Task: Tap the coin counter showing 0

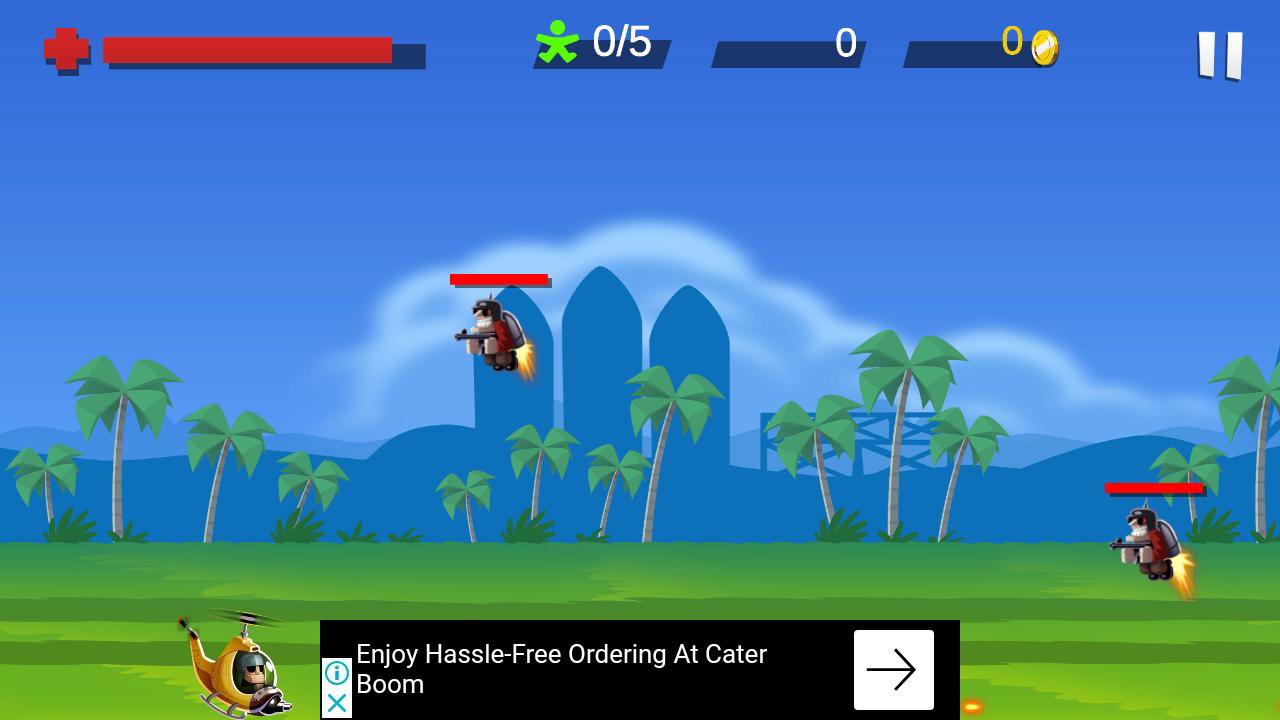Action: click(1012, 44)
